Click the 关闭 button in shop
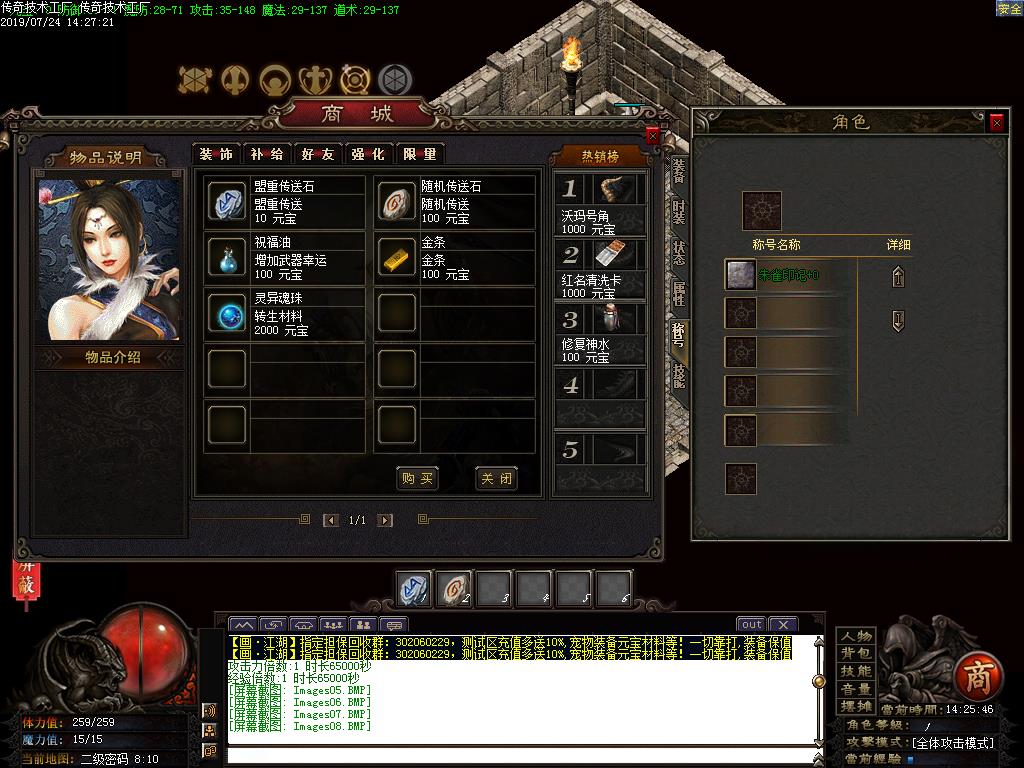 coord(496,478)
